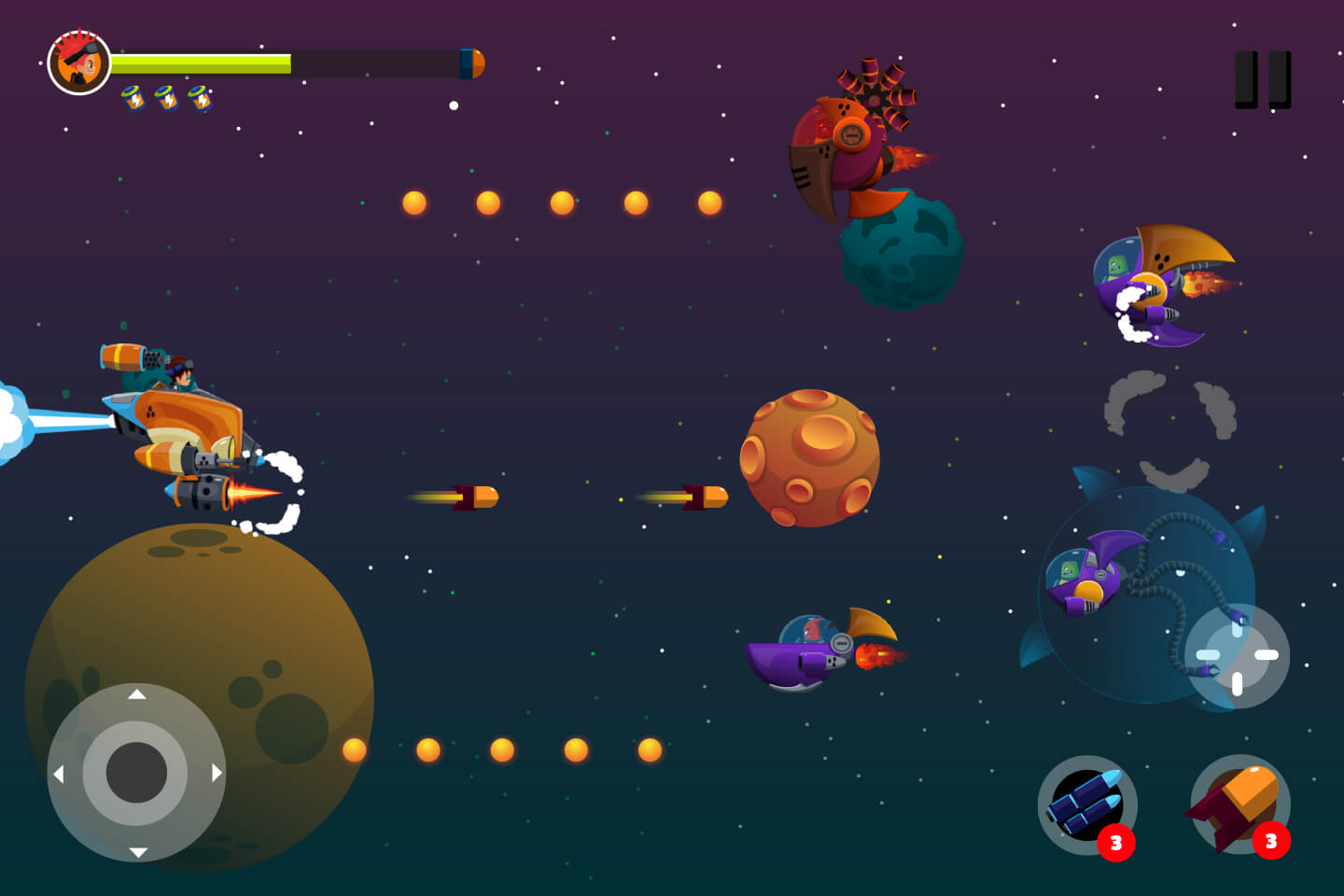Tap the virtual joystick up arrow
The width and height of the screenshot is (1344, 896).
137,694
